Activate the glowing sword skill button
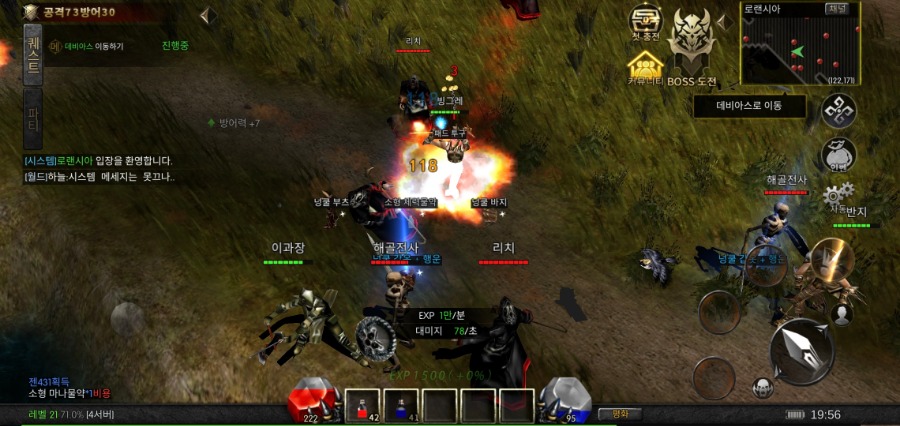The image size is (900, 426). pos(831,260)
